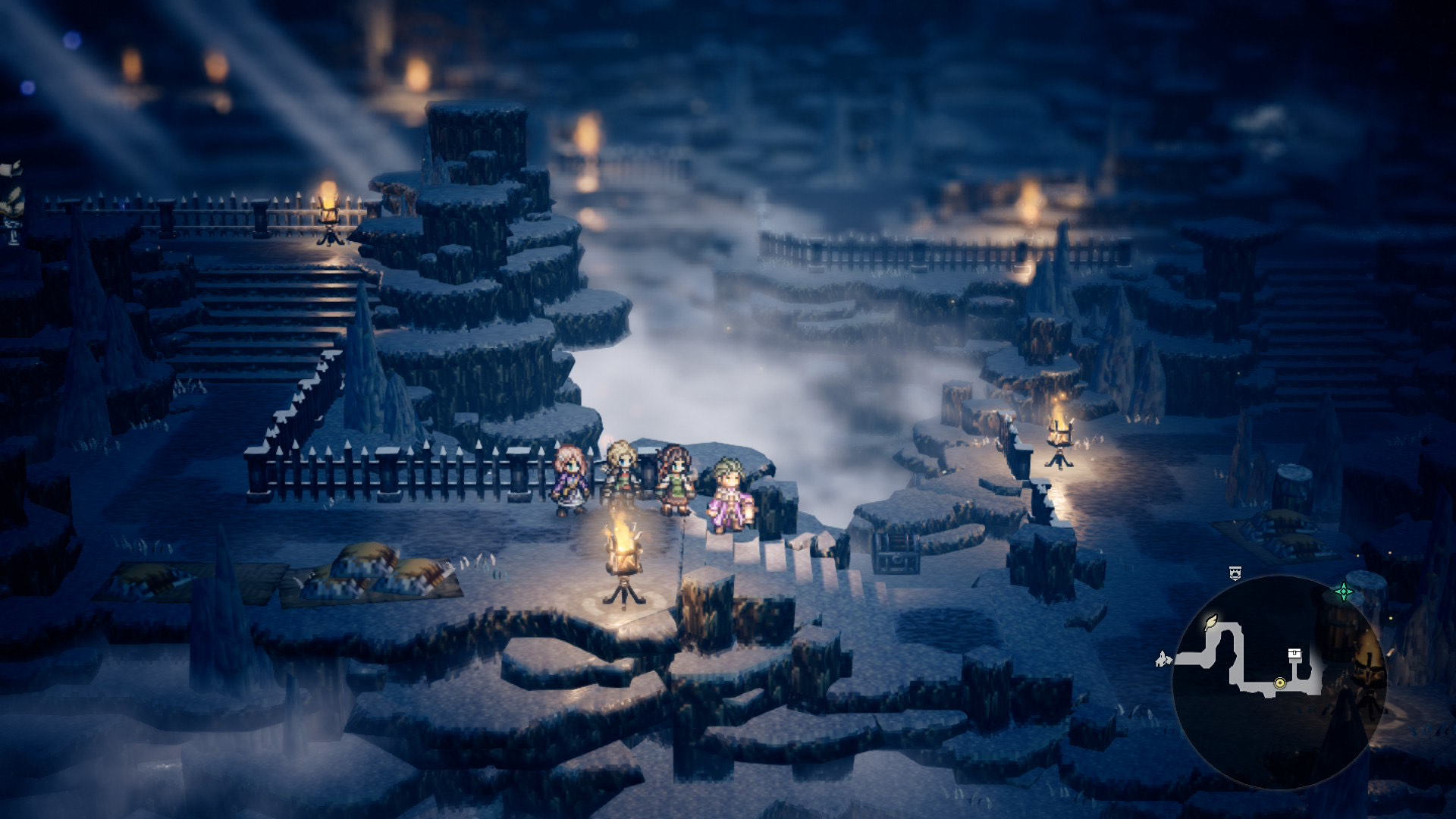1456x819 pixels.
Task: Select the feather save point marker
Action: coord(1210,623)
